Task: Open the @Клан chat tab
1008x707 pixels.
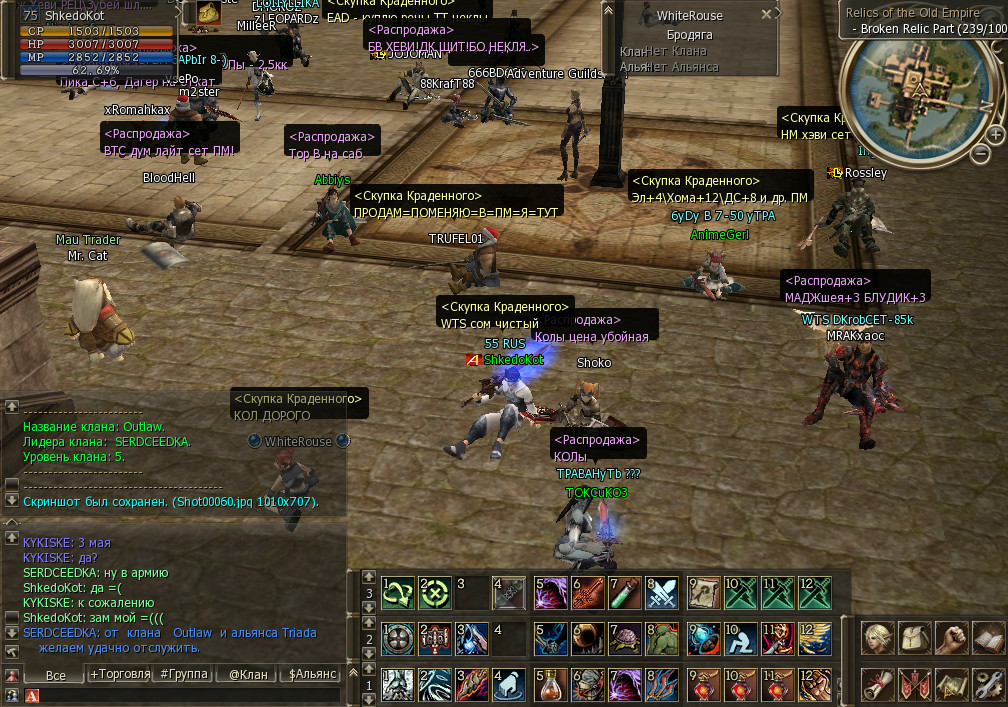Action: coord(248,675)
